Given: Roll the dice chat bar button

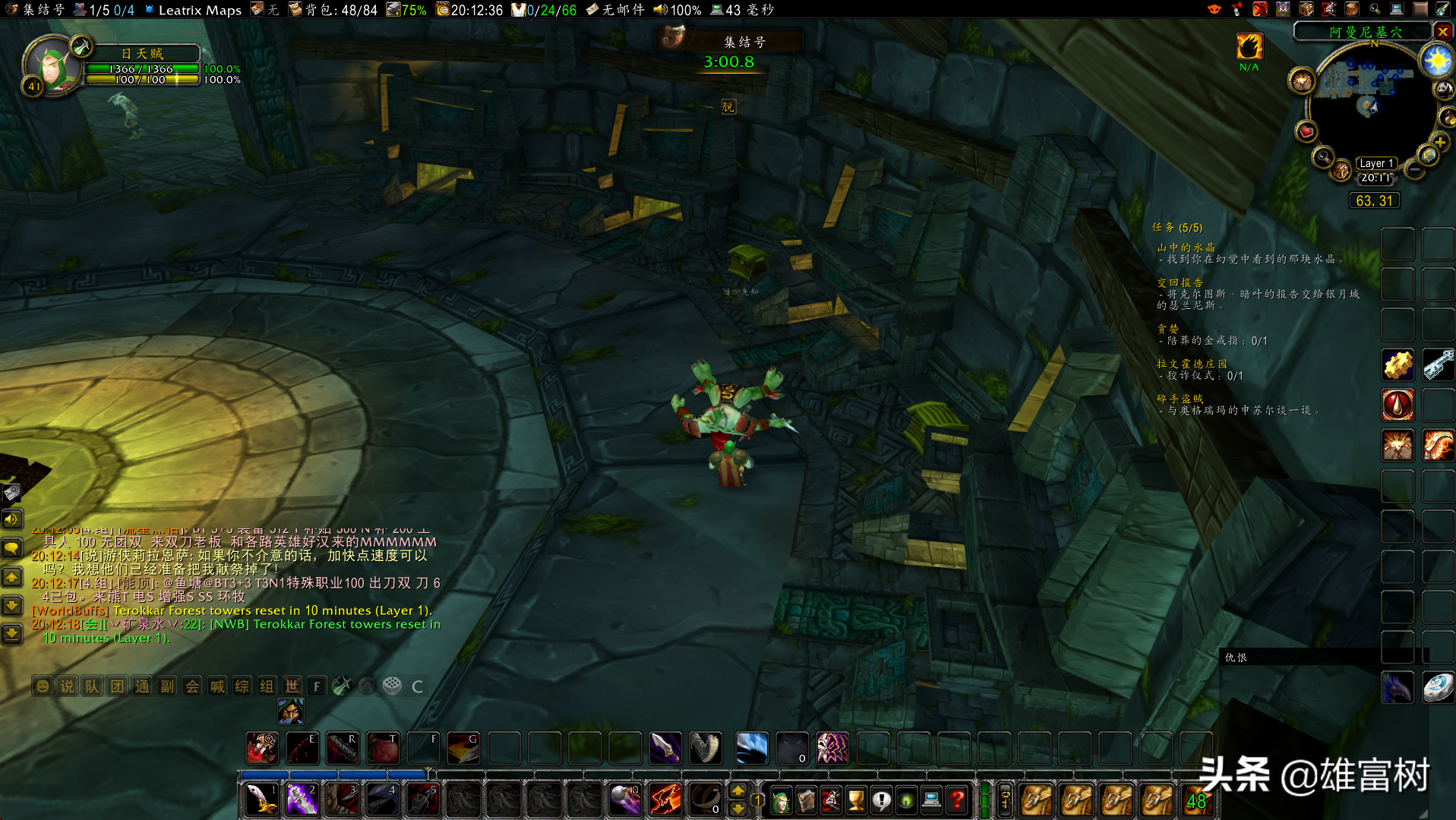Looking at the screenshot, I should tap(392, 686).
